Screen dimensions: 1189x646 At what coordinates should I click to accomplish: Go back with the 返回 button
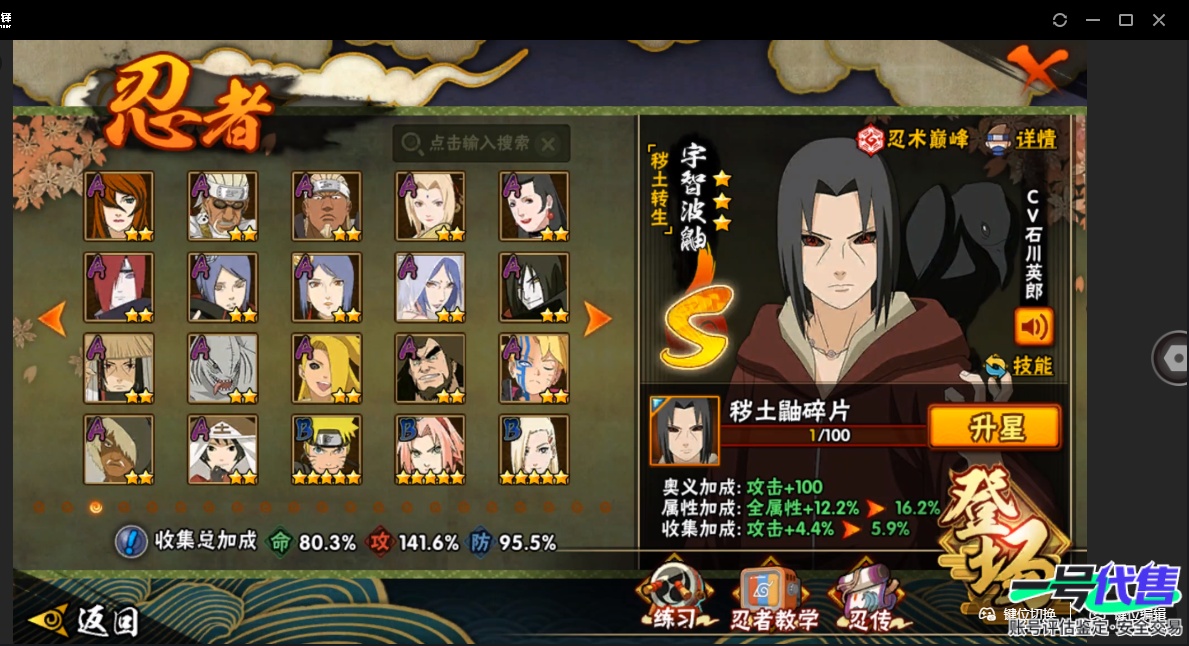point(85,621)
